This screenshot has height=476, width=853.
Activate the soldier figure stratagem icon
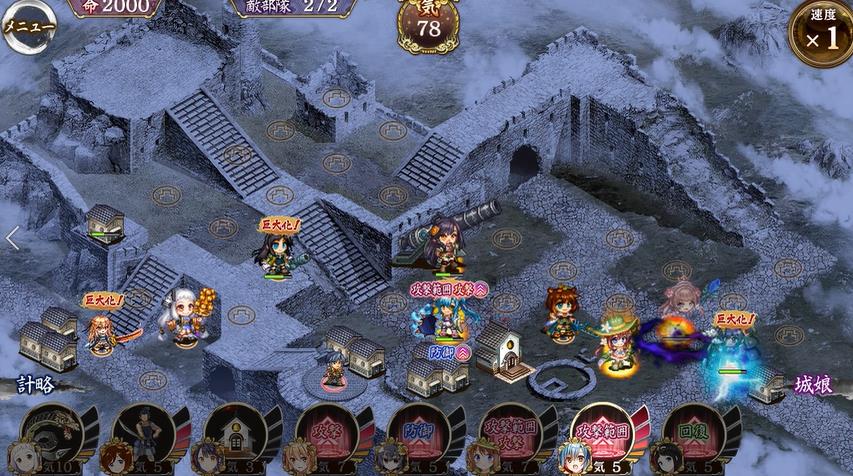[144, 438]
